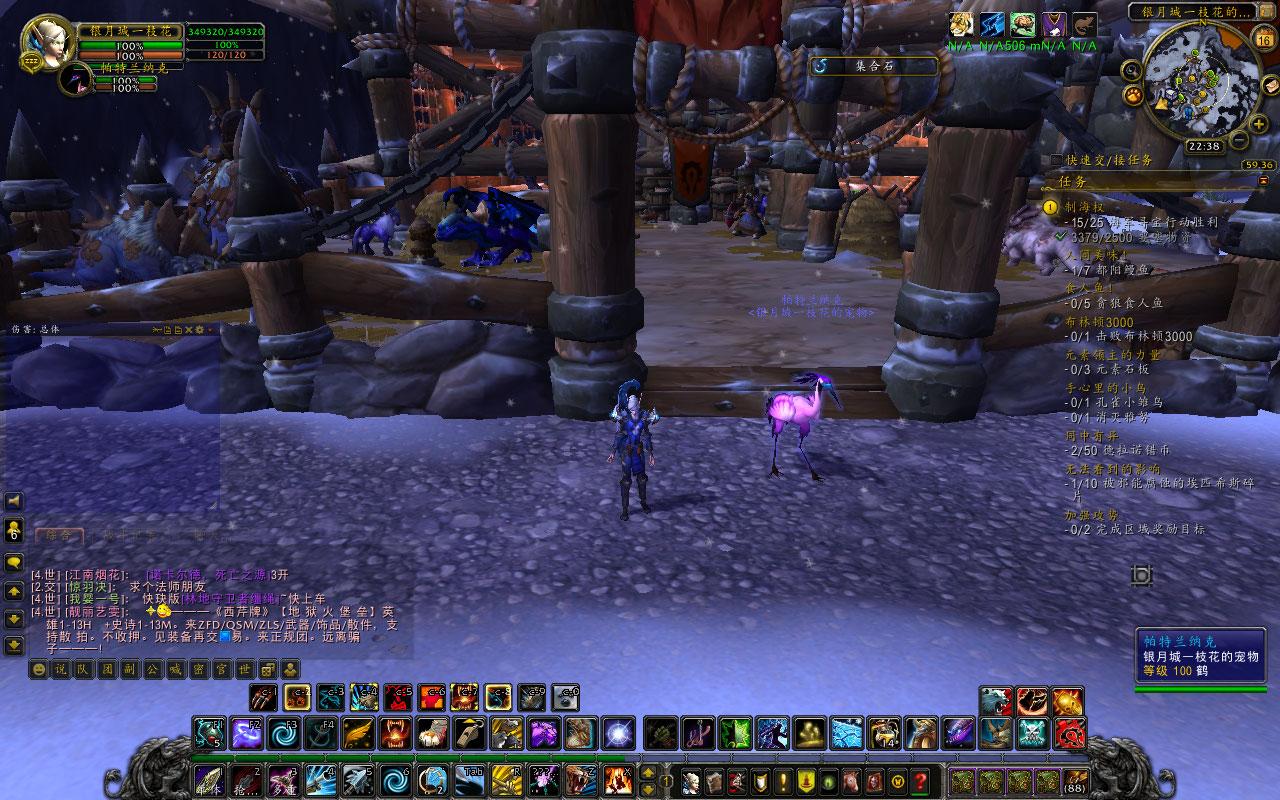The height and width of the screenshot is (800, 1280).
Task: Use the whistle ability icon
Action: tap(467, 734)
